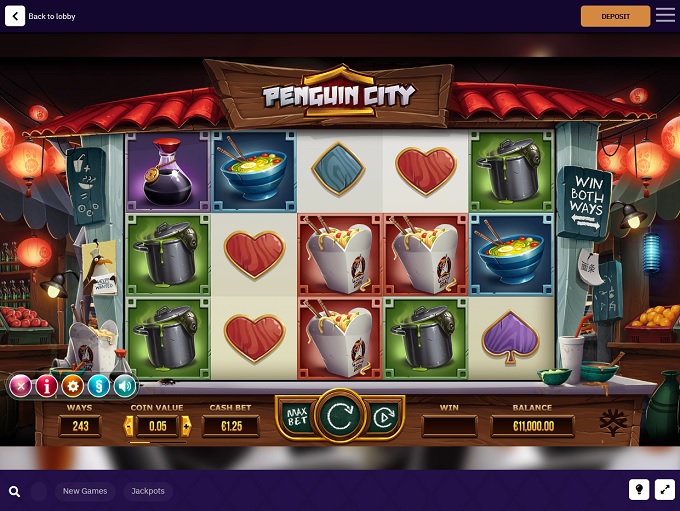Screen dimensions: 680x511
Task: Click the Max Bet button
Action: 296,416
